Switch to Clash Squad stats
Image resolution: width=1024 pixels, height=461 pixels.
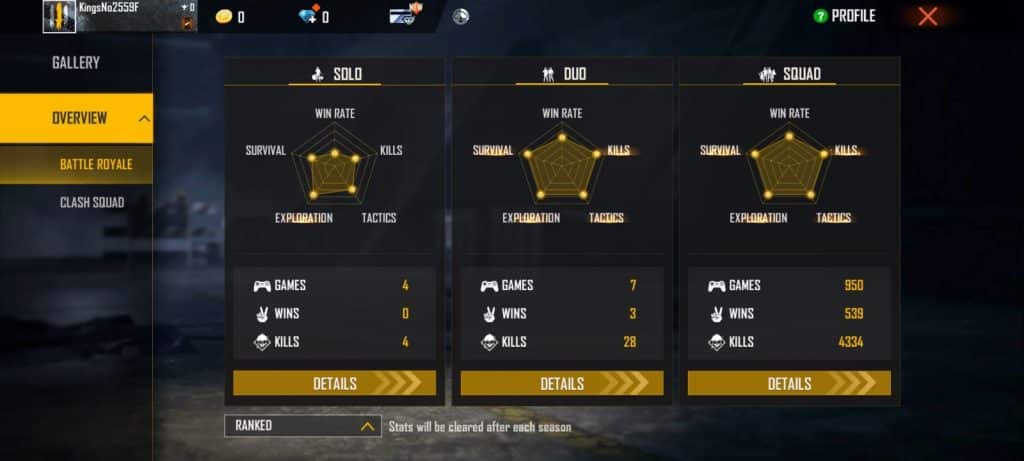(92, 203)
